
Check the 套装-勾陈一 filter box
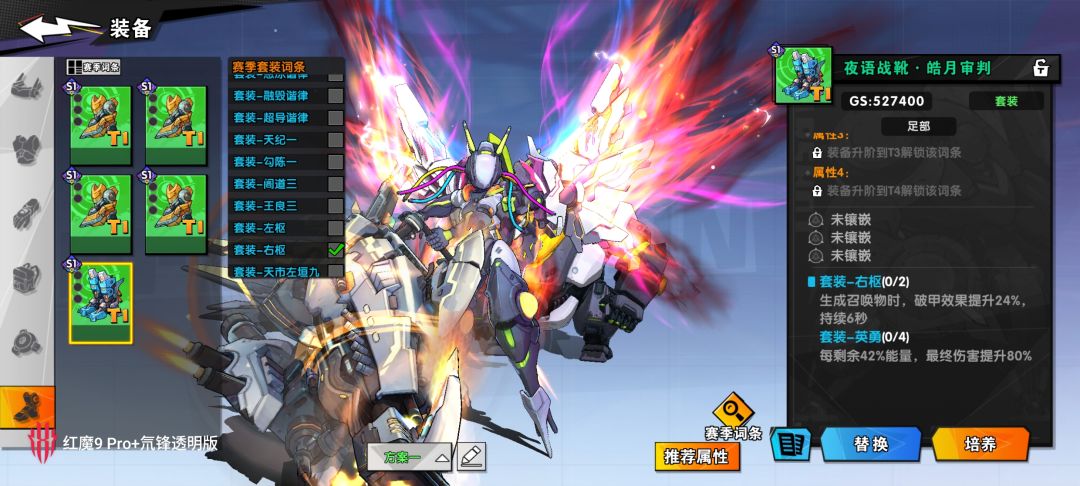336,162
